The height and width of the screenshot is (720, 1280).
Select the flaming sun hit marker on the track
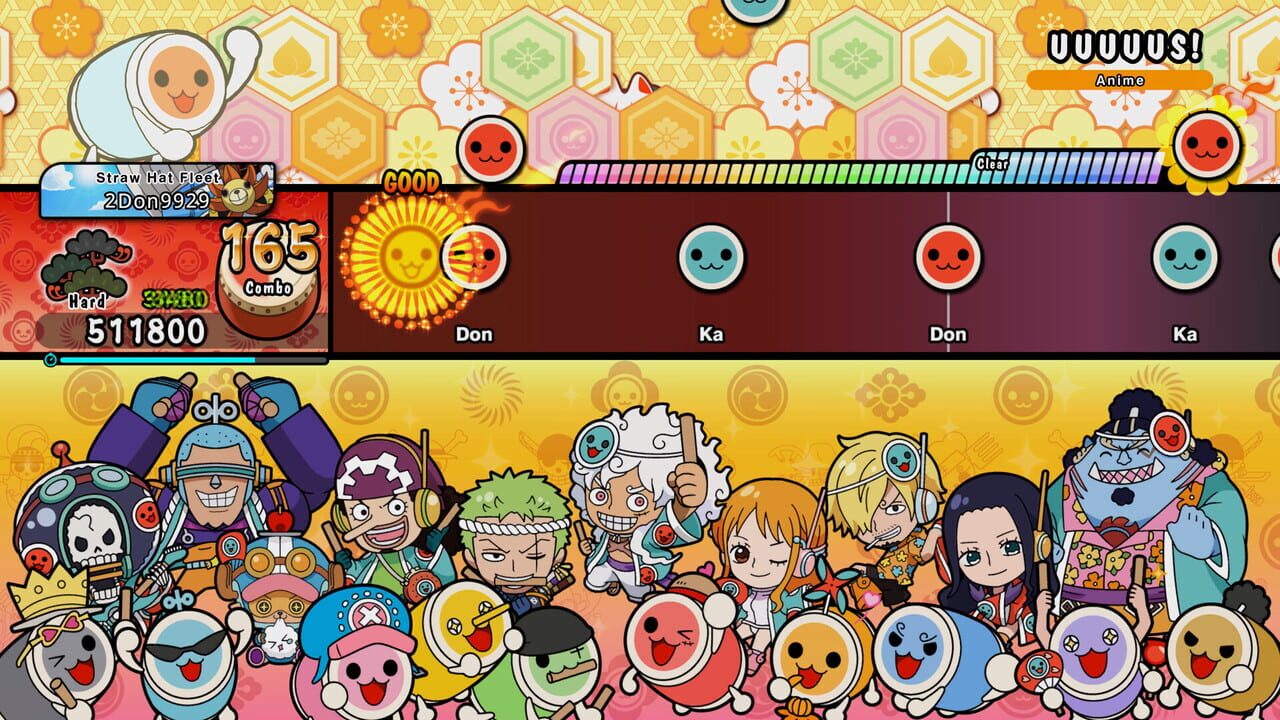point(410,255)
